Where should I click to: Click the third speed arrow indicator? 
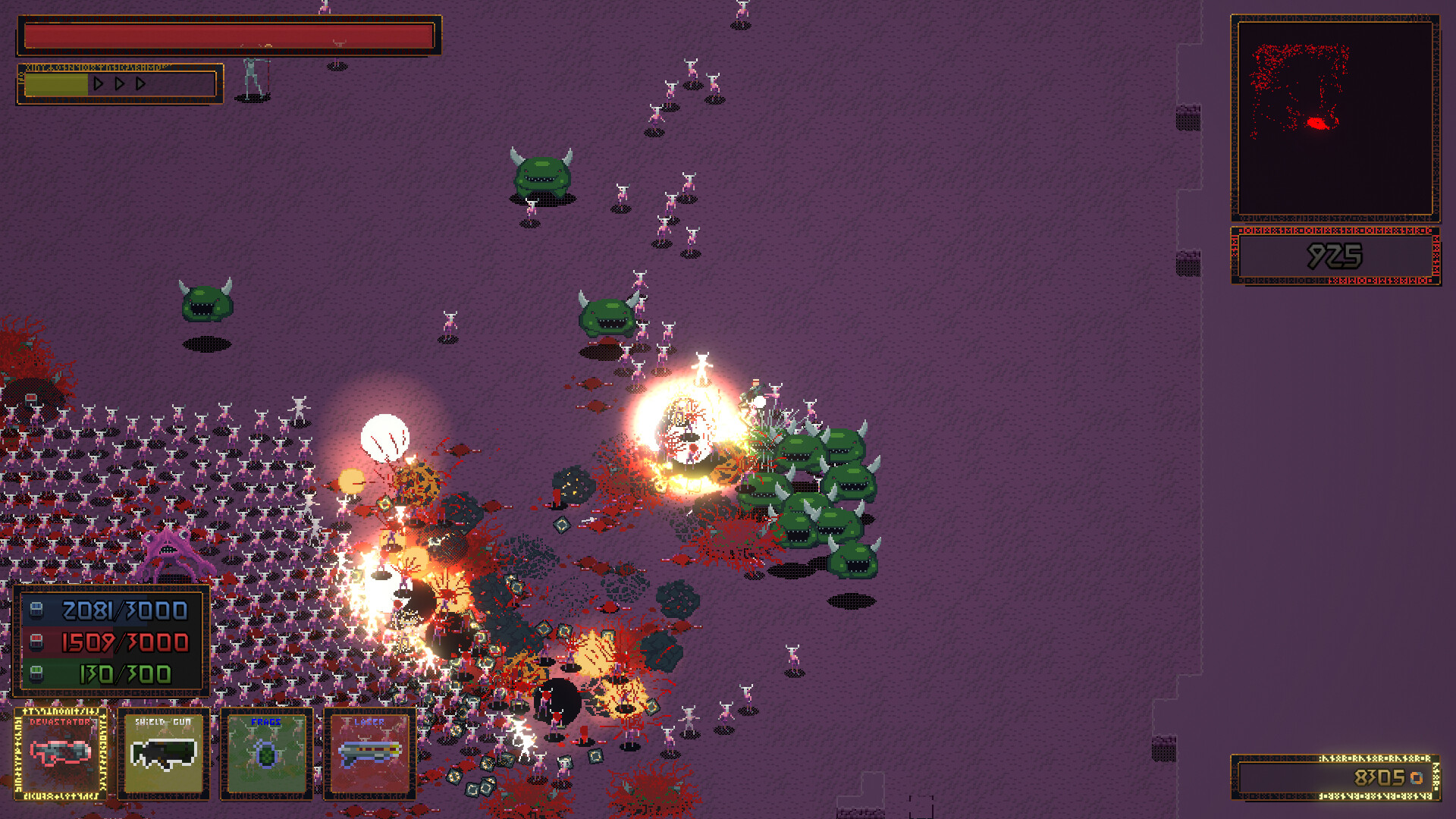[x=139, y=84]
